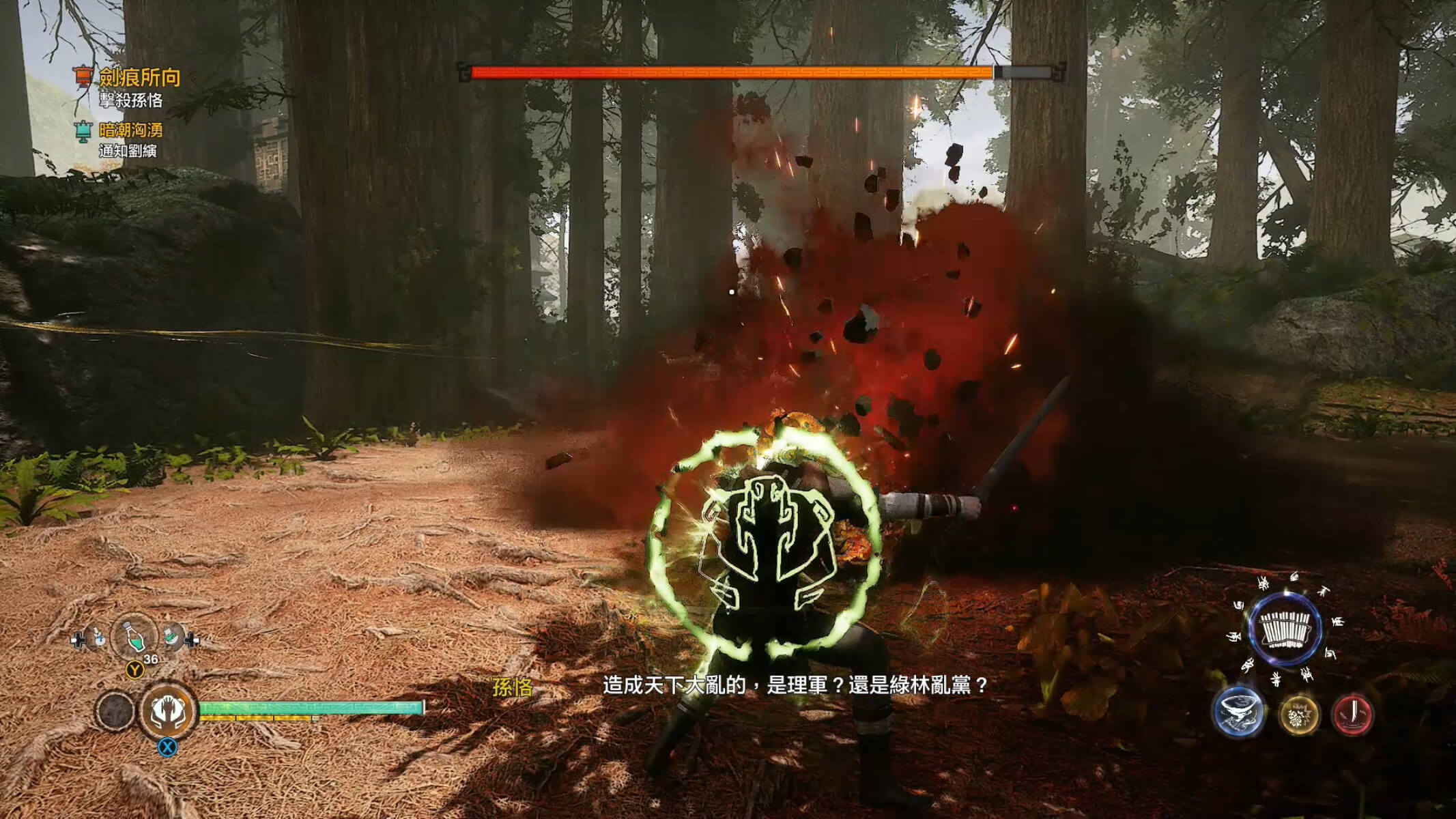Viewport: 1456px width, 819px height.
Task: Select the 劍痕所向 quest tracker entry
Action: 139,78
